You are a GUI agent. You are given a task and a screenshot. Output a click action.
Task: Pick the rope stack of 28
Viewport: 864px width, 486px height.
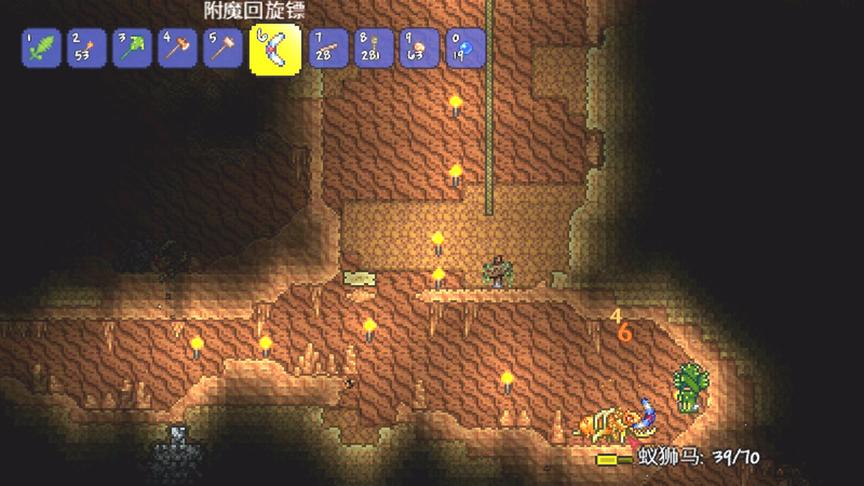(x=325, y=48)
